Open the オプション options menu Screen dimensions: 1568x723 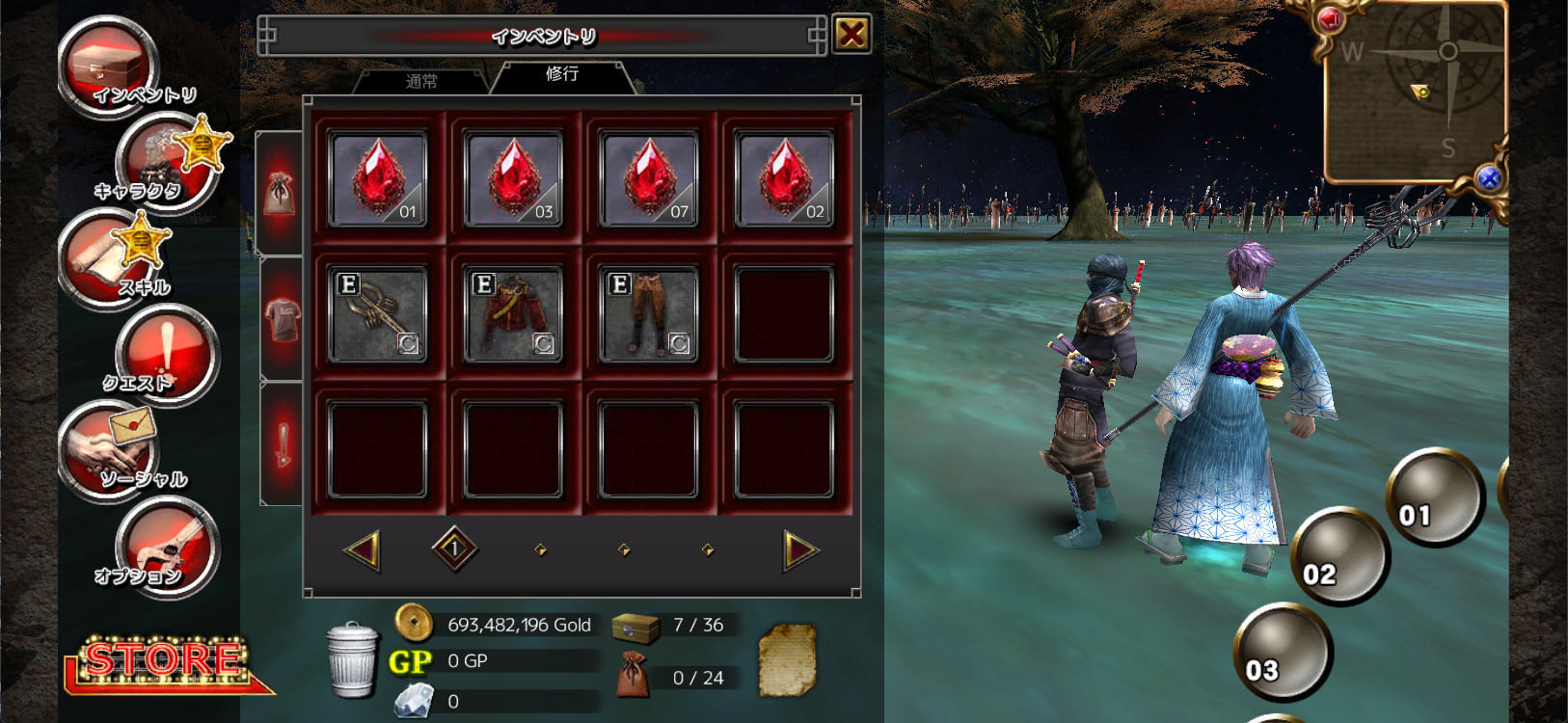click(166, 547)
